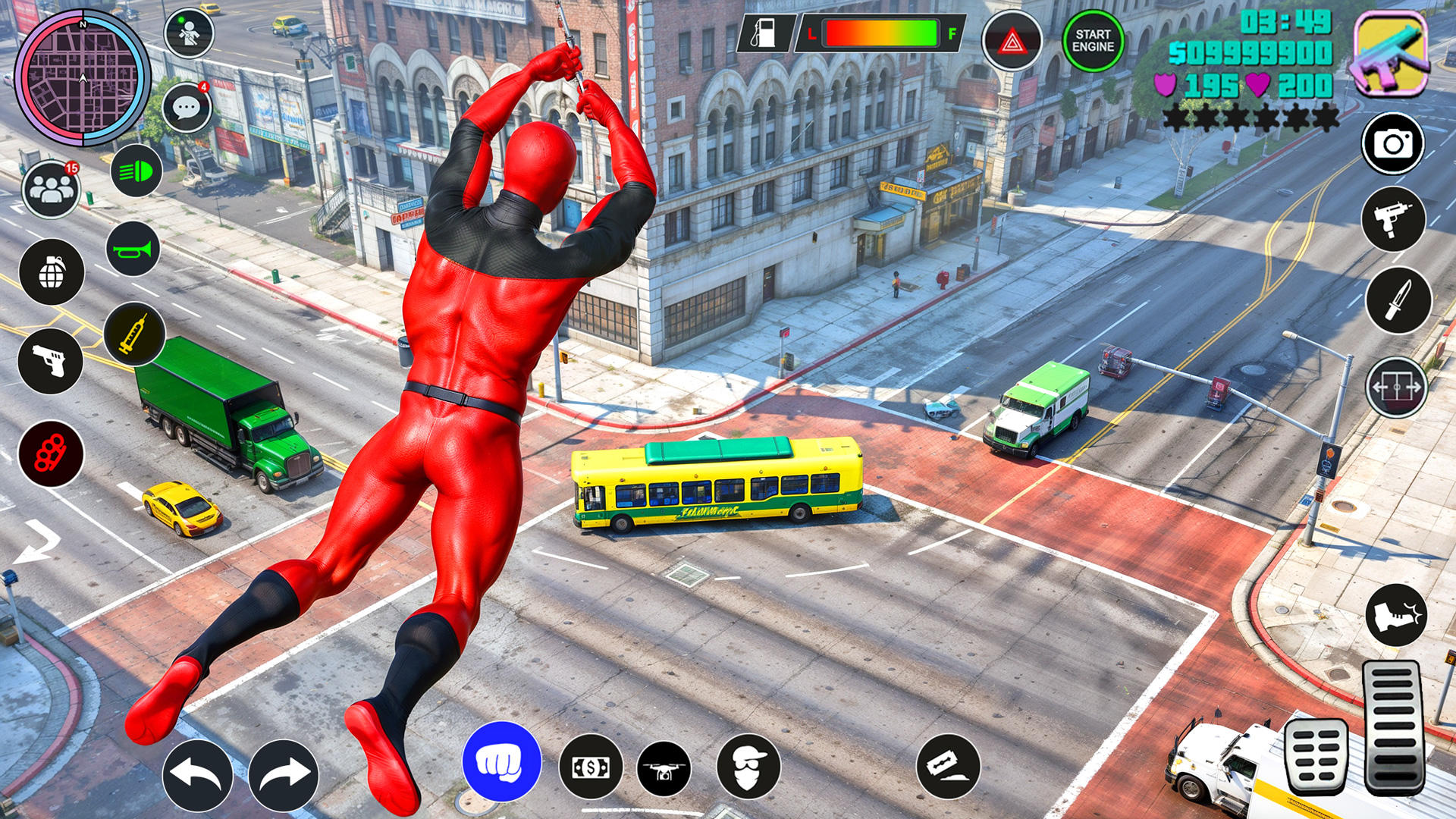
Task: Select the grenade weapon
Action: coord(51,273)
